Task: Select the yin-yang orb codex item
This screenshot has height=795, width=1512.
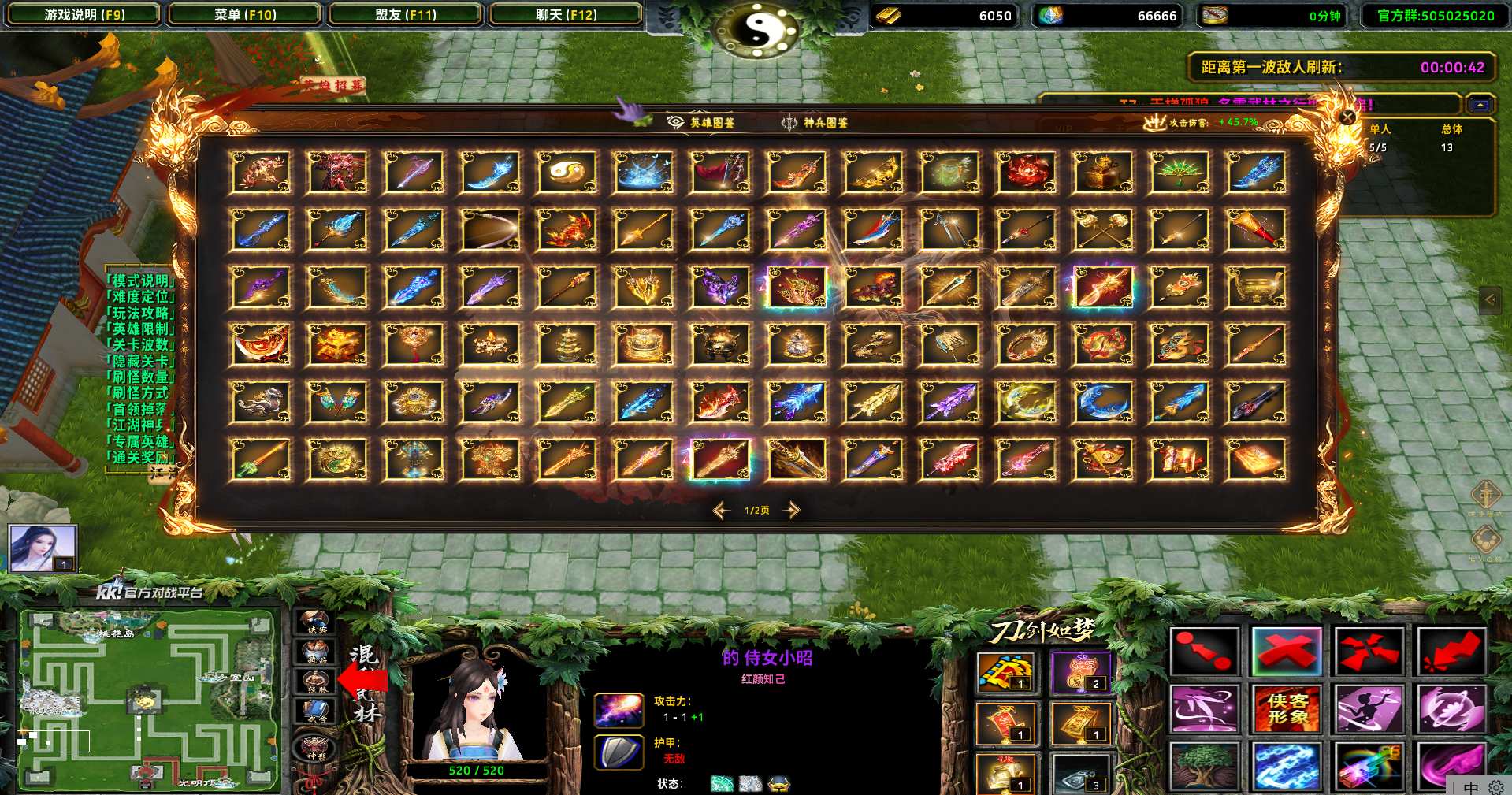Action: (x=567, y=173)
